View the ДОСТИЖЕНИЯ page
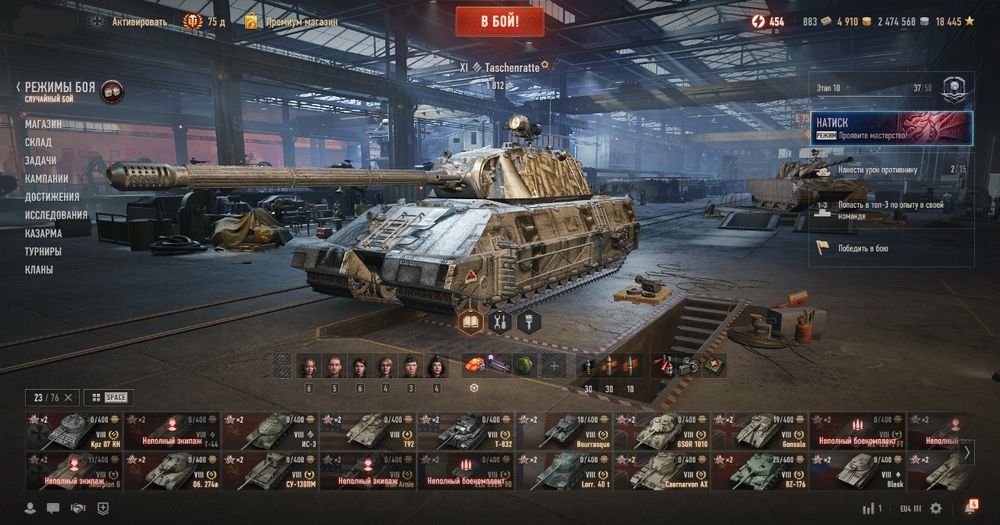 (52, 196)
